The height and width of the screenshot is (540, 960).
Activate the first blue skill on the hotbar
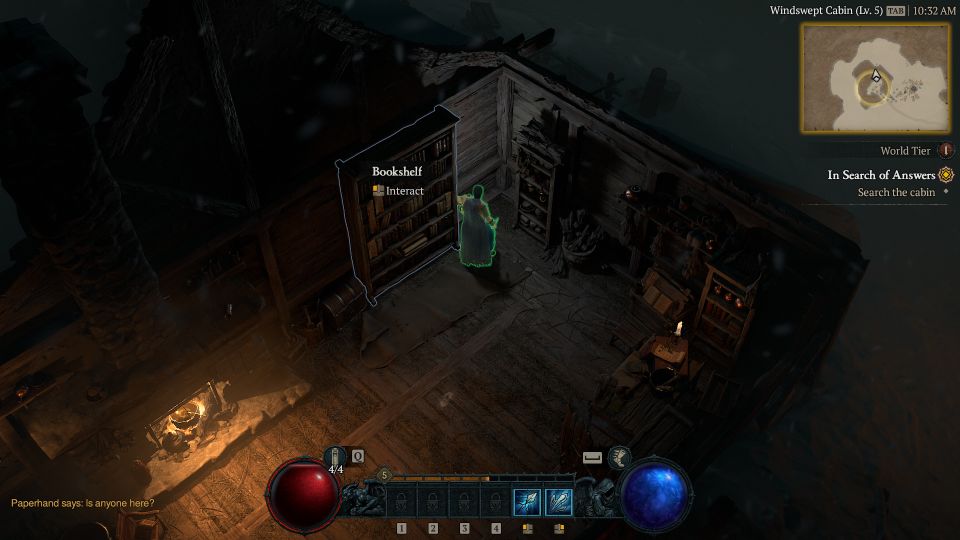click(x=527, y=501)
